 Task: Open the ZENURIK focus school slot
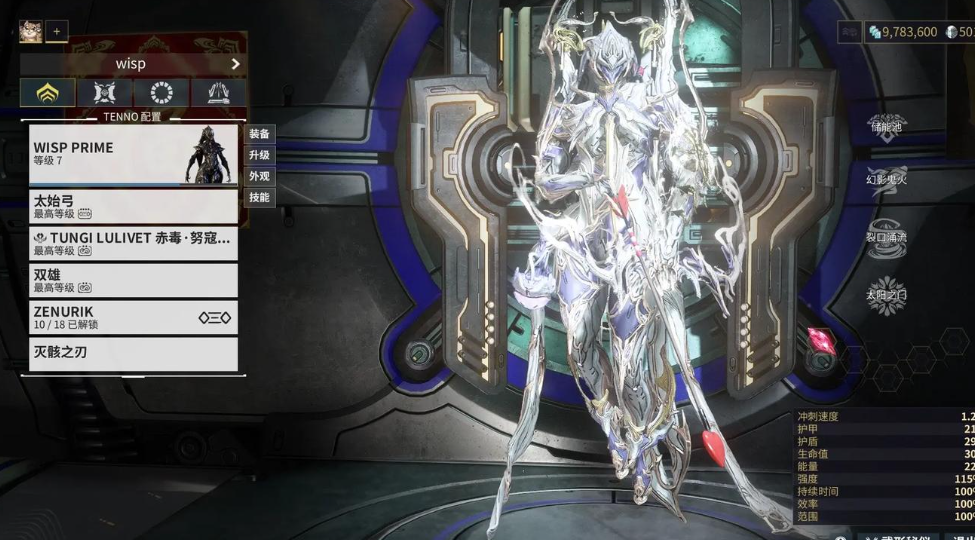tap(132, 317)
